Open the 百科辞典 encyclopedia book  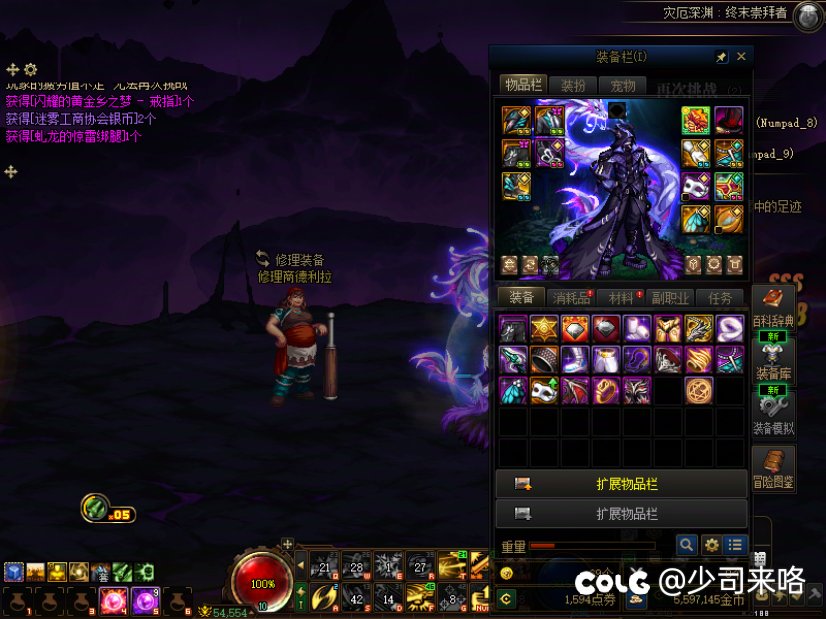point(773,305)
